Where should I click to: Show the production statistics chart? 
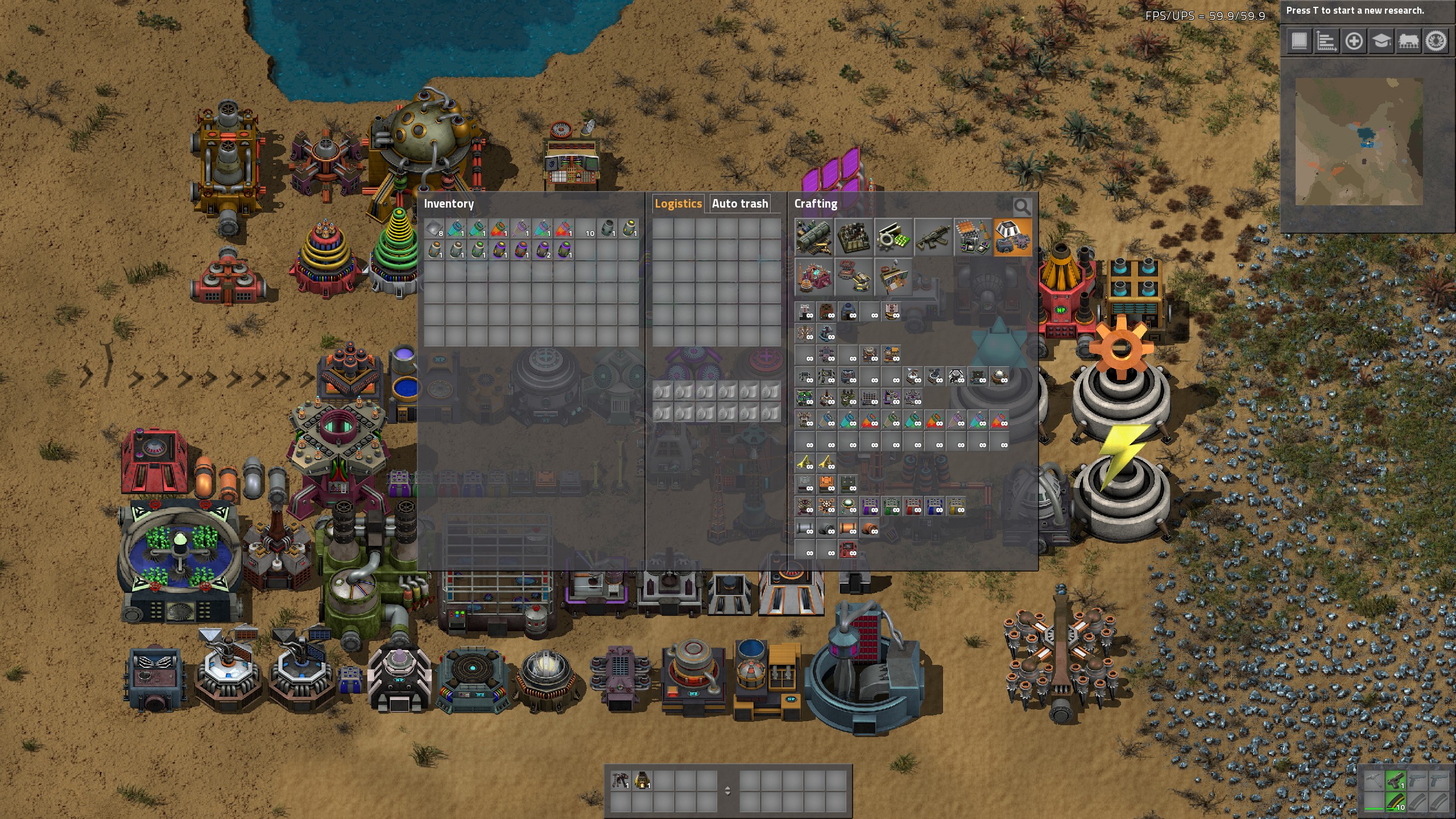coord(1326,41)
